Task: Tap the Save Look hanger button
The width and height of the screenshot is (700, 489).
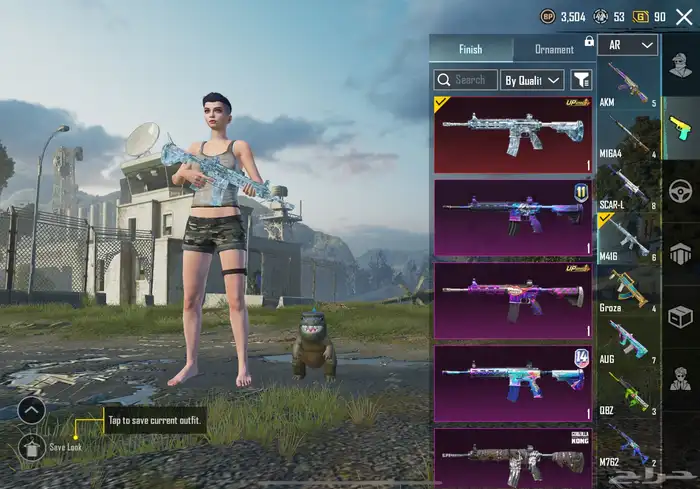Action: point(31,446)
